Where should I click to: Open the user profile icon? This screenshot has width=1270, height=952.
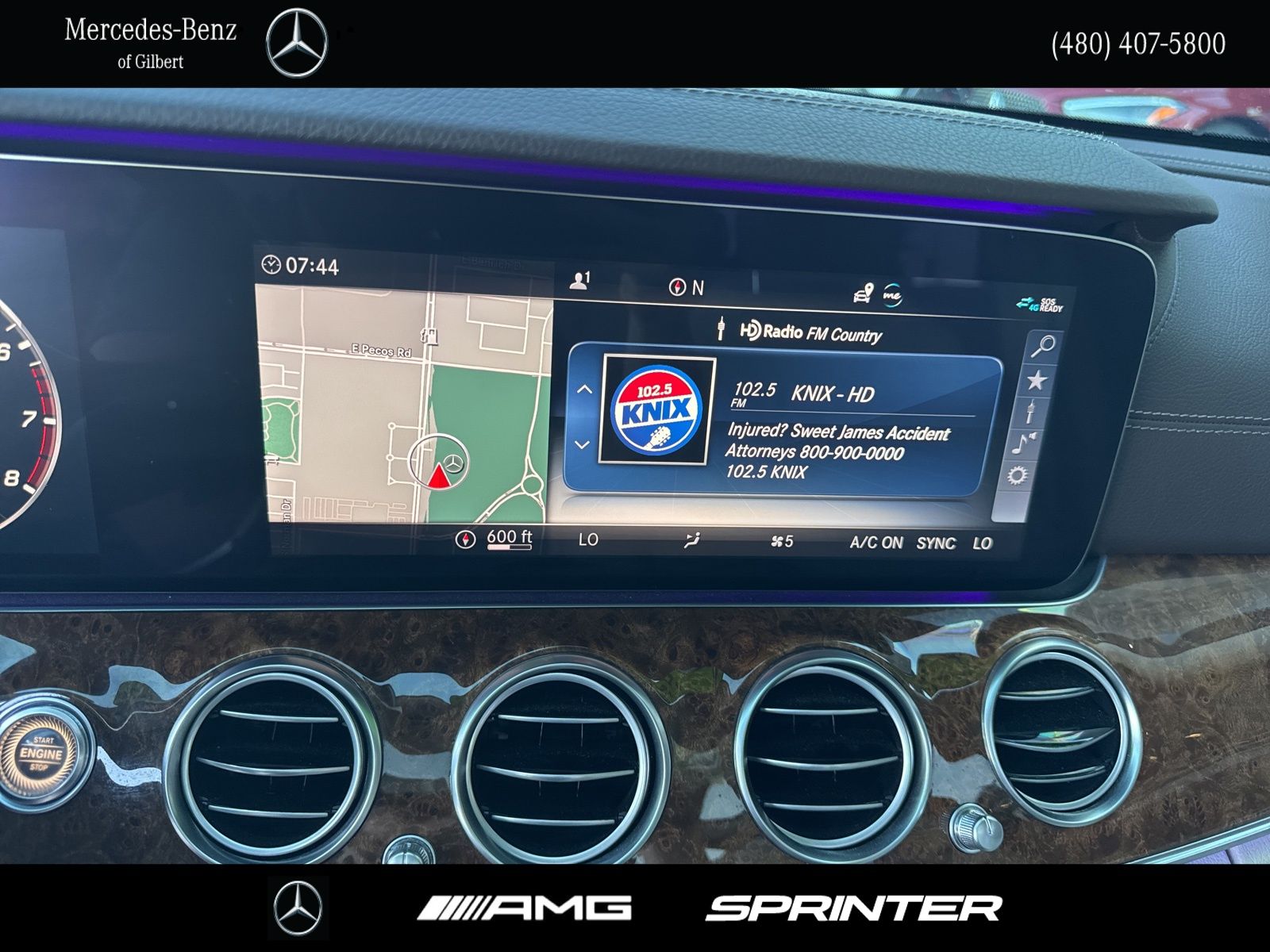(x=580, y=281)
